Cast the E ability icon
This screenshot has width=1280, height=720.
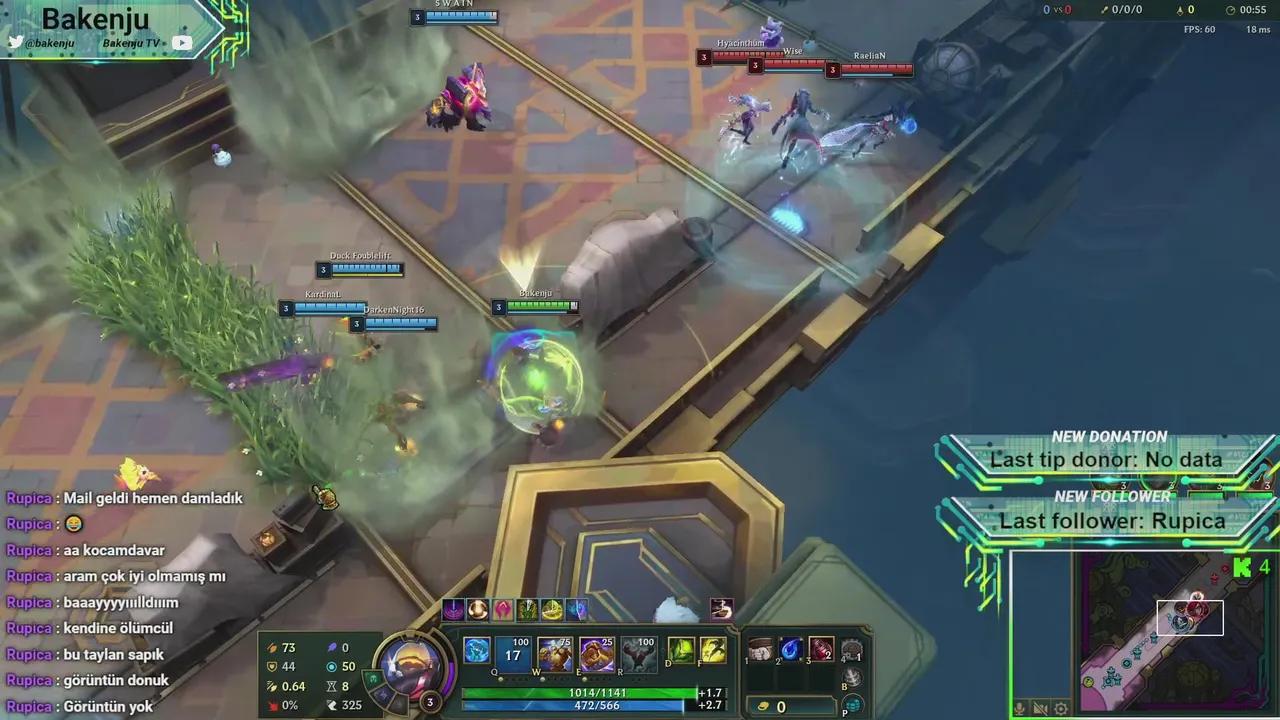(597, 655)
